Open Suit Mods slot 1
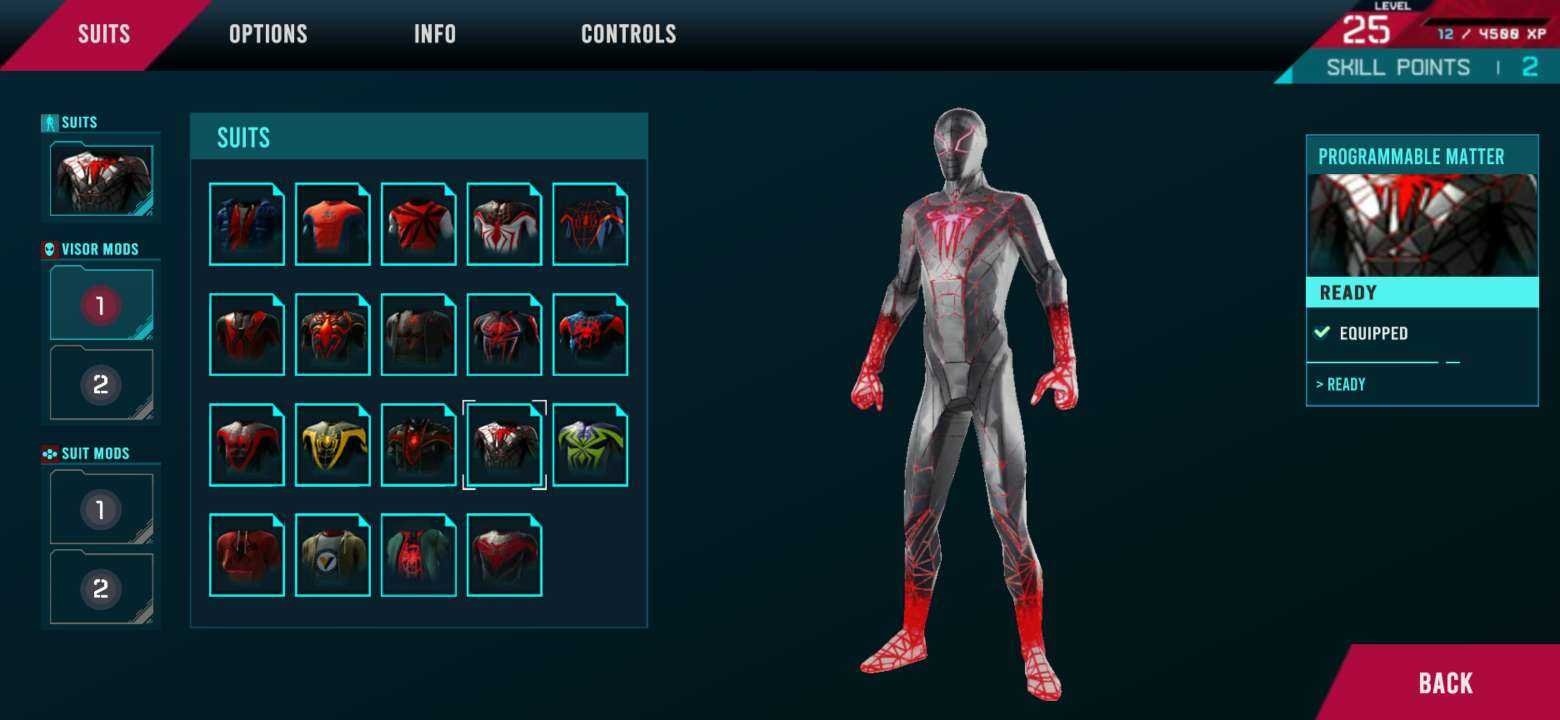The width and height of the screenshot is (1560, 720). pos(101,509)
